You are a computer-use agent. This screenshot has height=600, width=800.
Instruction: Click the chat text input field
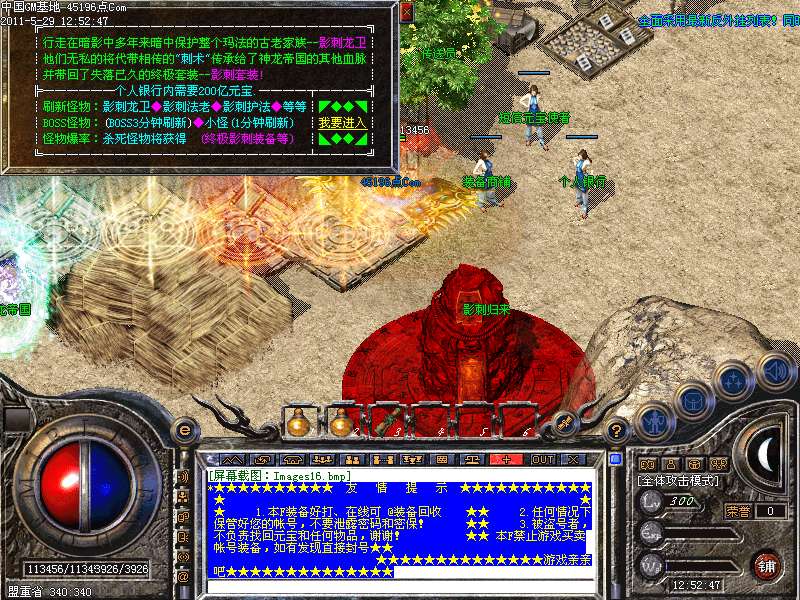(400, 587)
